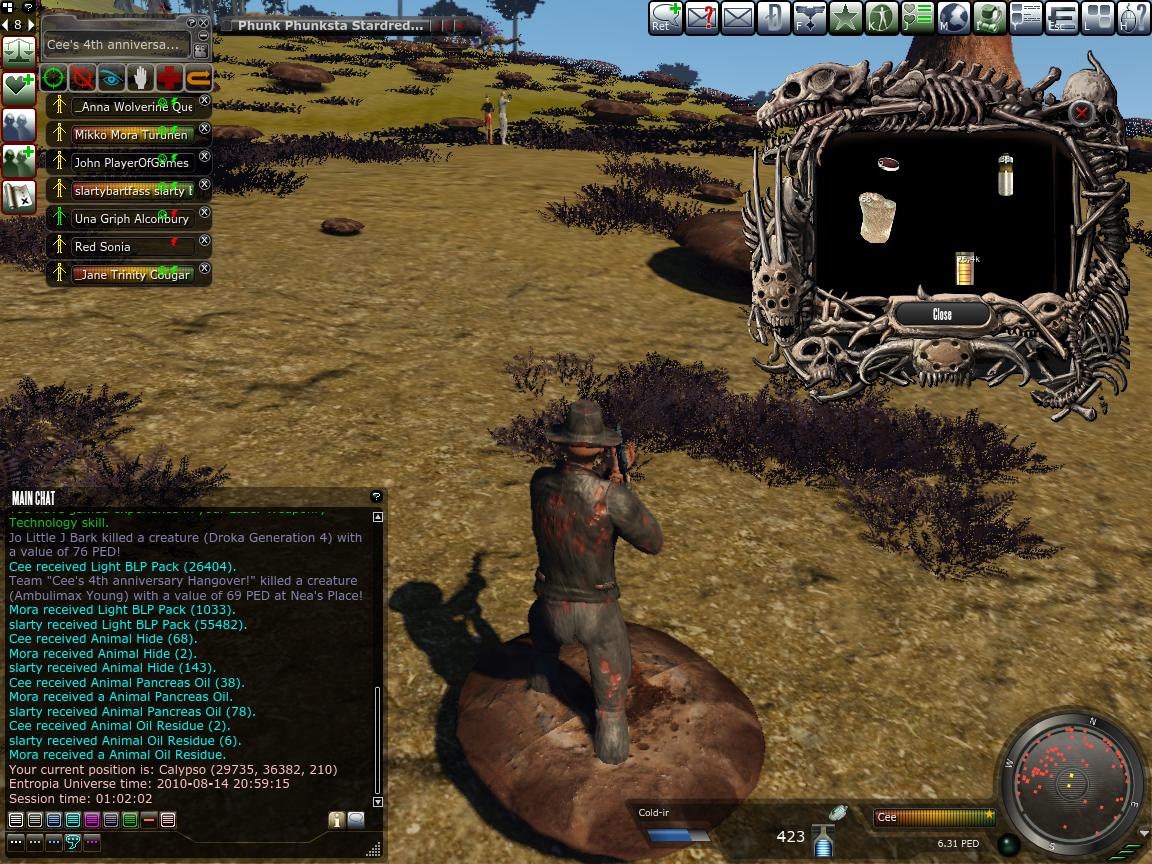Image resolution: width=1152 pixels, height=864 pixels.
Task: Click the radar minimap
Action: click(1072, 782)
